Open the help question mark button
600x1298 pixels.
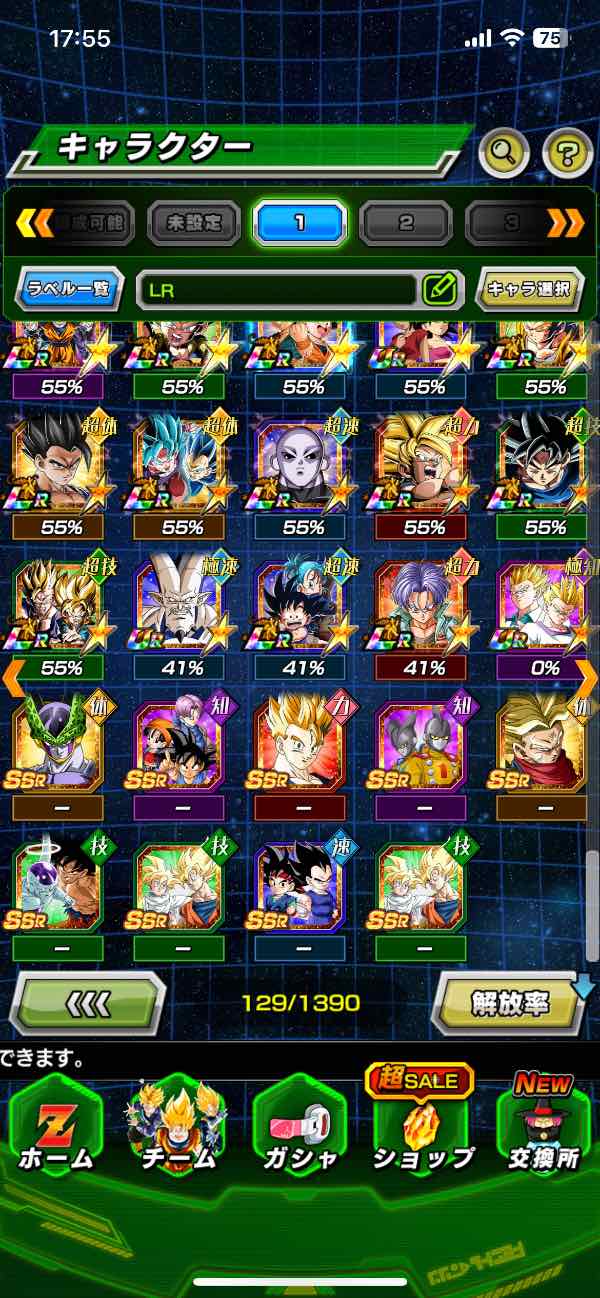click(x=567, y=153)
